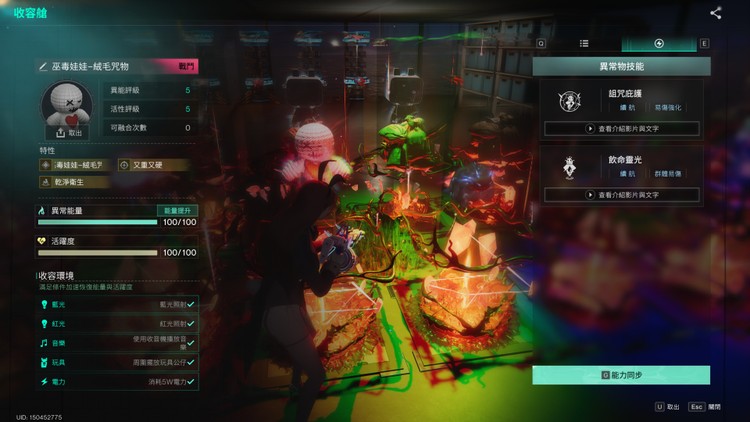The height and width of the screenshot is (422, 750).
Task: Select the 紅光 red light condition row
Action: click(x=117, y=322)
